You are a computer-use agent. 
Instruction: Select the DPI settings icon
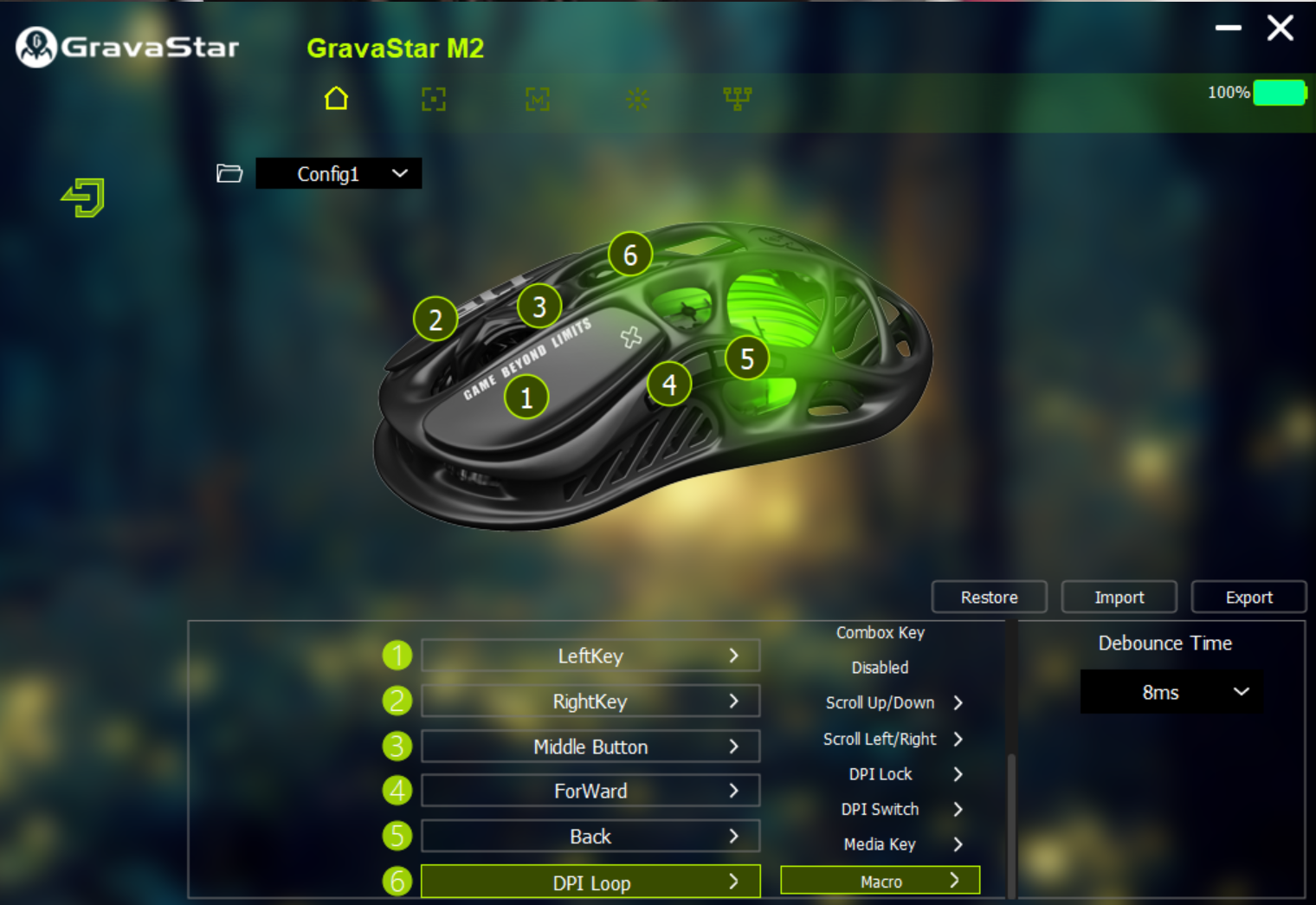tap(433, 99)
